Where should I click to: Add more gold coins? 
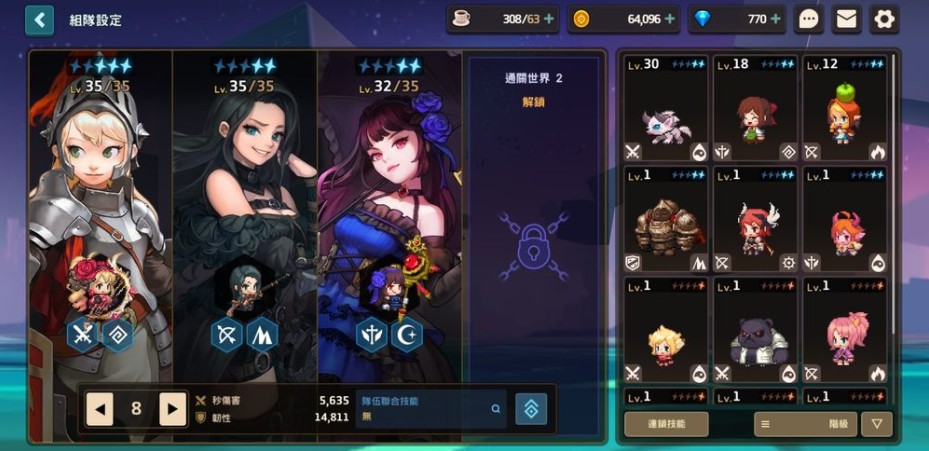pos(669,19)
